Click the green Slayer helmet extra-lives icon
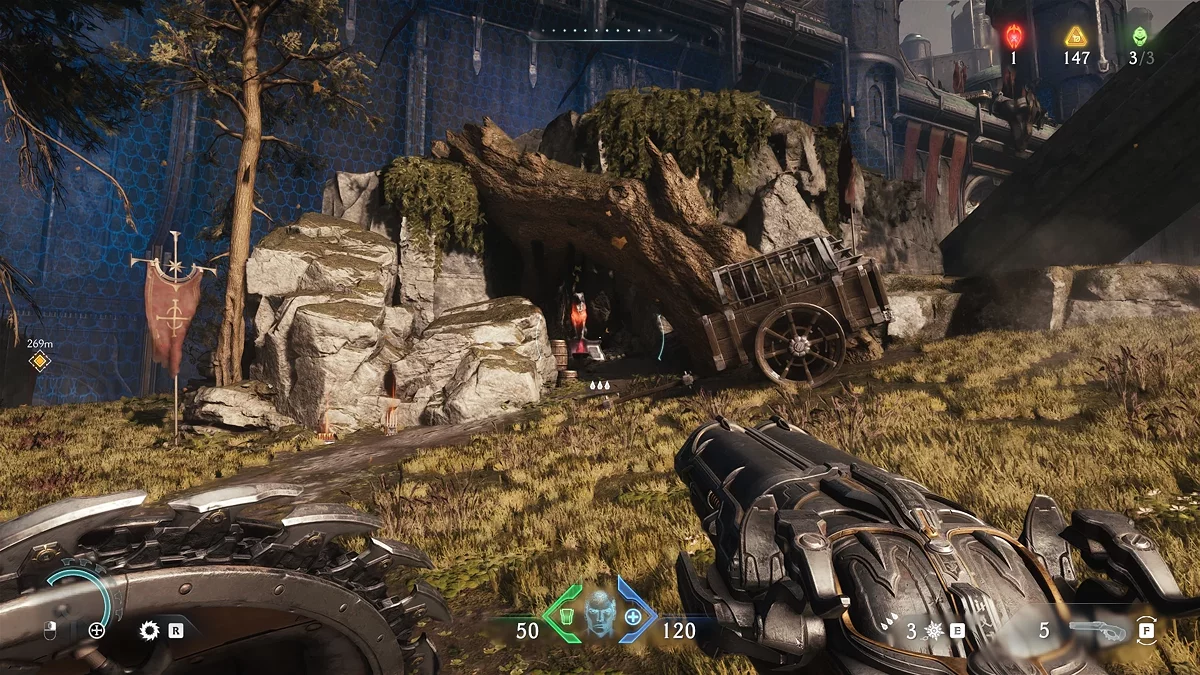The height and width of the screenshot is (675, 1200). coord(1140,37)
